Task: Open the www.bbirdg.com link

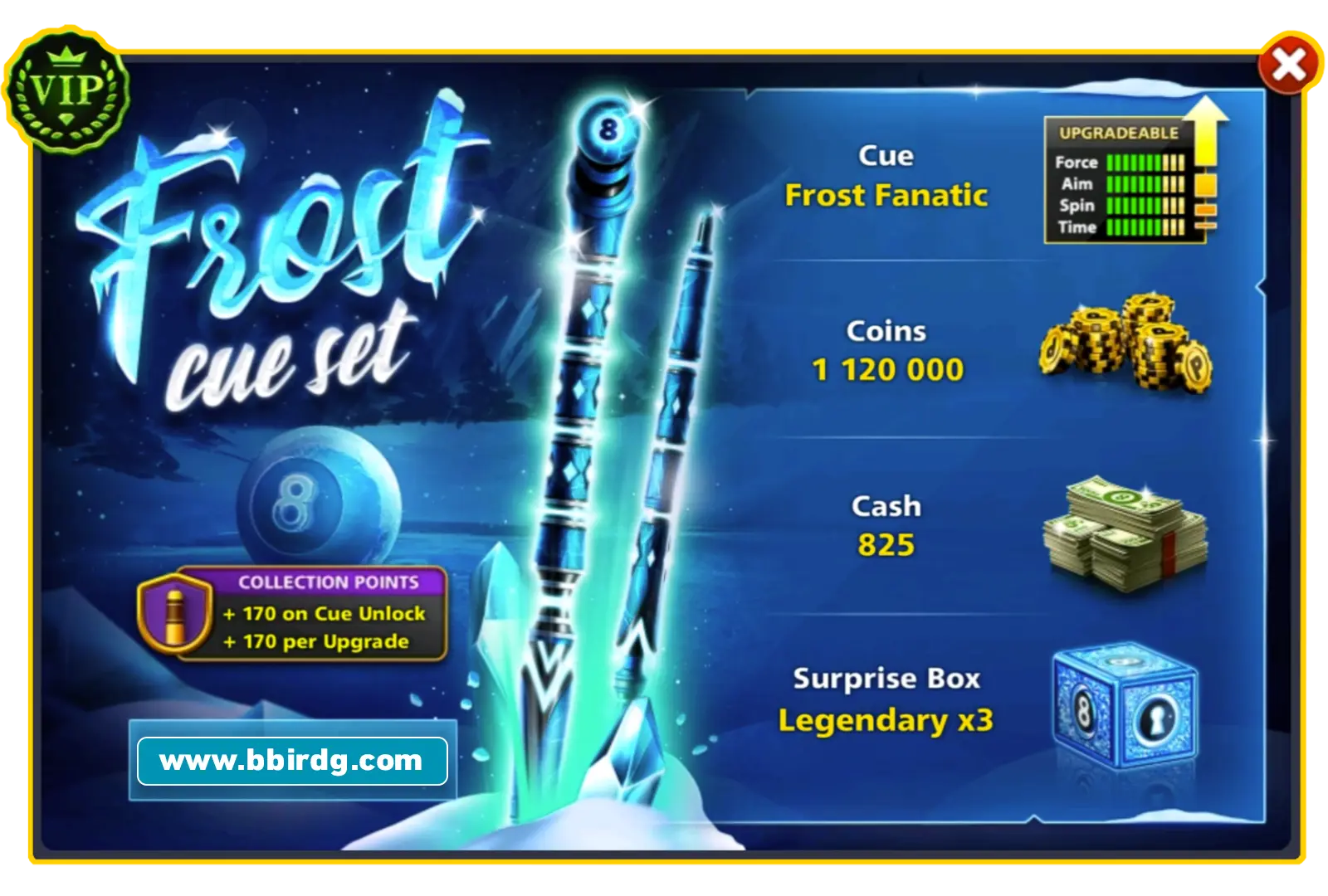Action: point(290,759)
